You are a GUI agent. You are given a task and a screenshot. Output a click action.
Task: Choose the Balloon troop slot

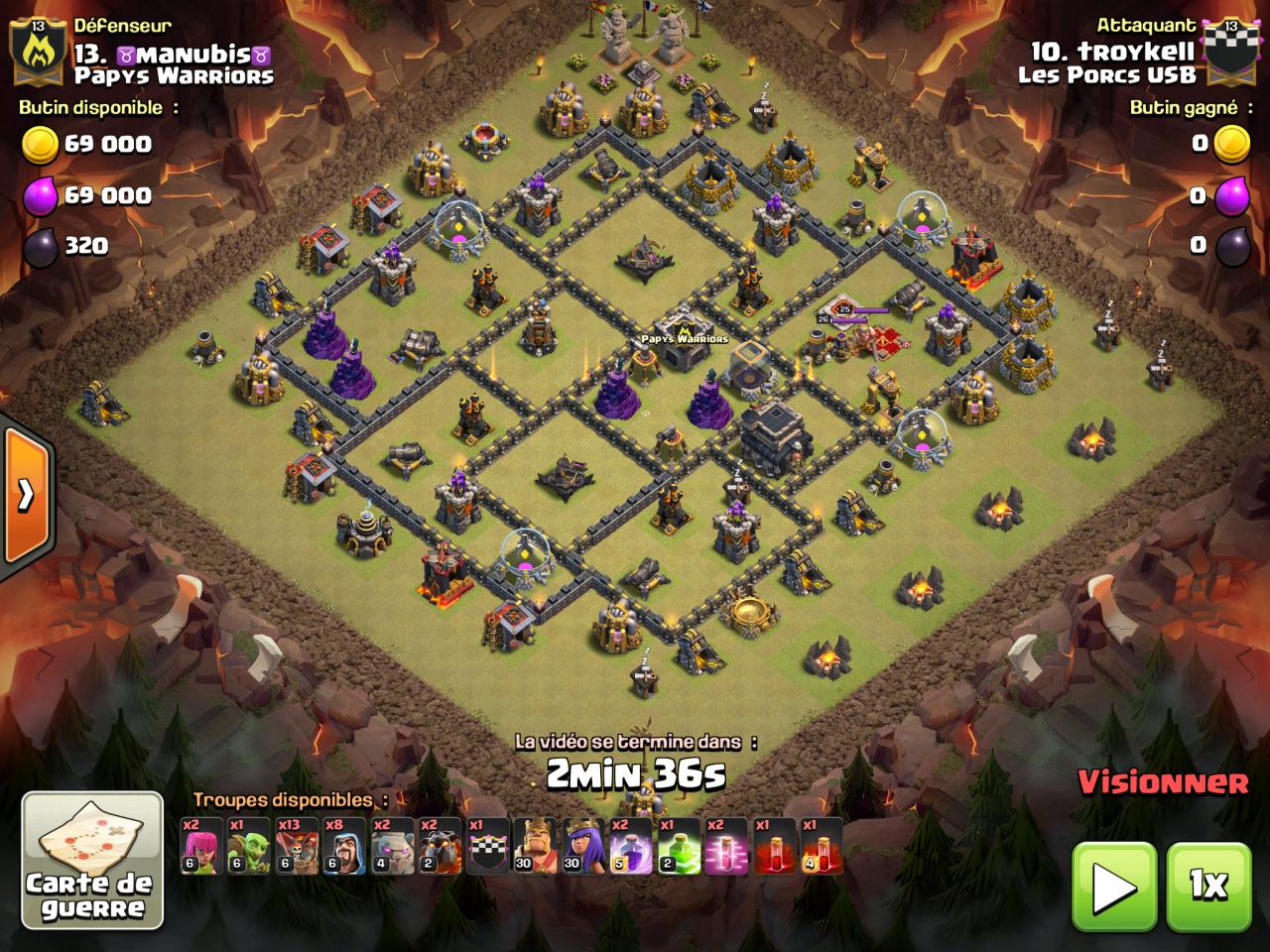297,846
